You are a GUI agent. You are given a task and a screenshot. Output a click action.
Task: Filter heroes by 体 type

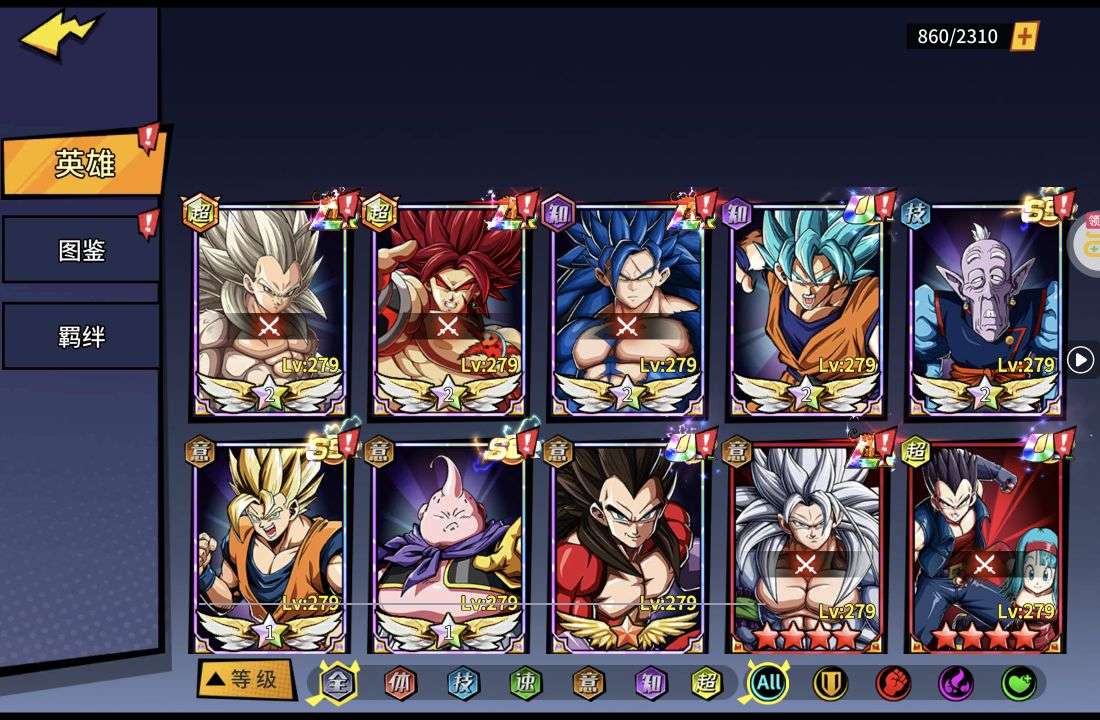400,684
